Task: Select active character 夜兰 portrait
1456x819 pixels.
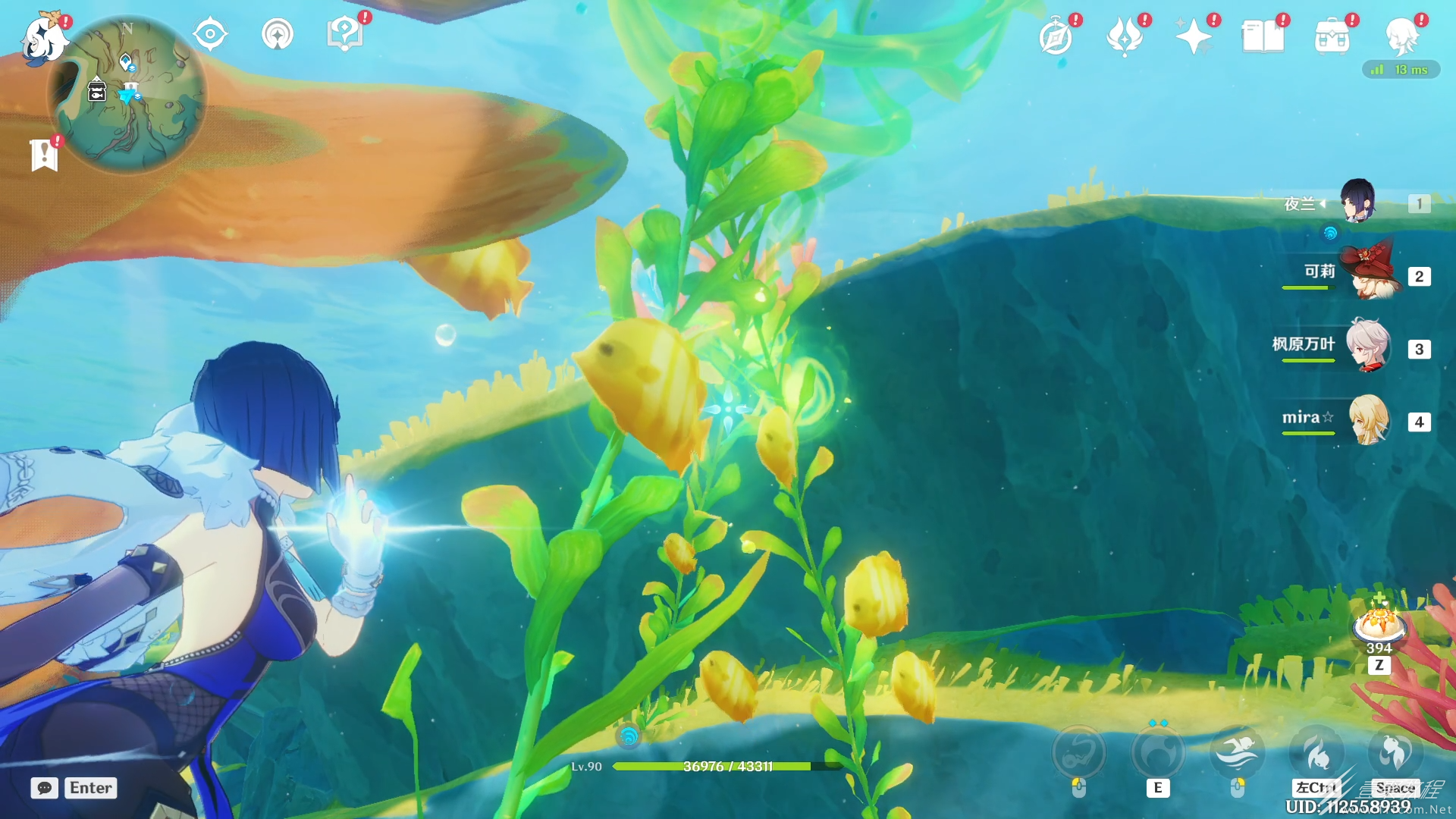Action: [x=1357, y=202]
